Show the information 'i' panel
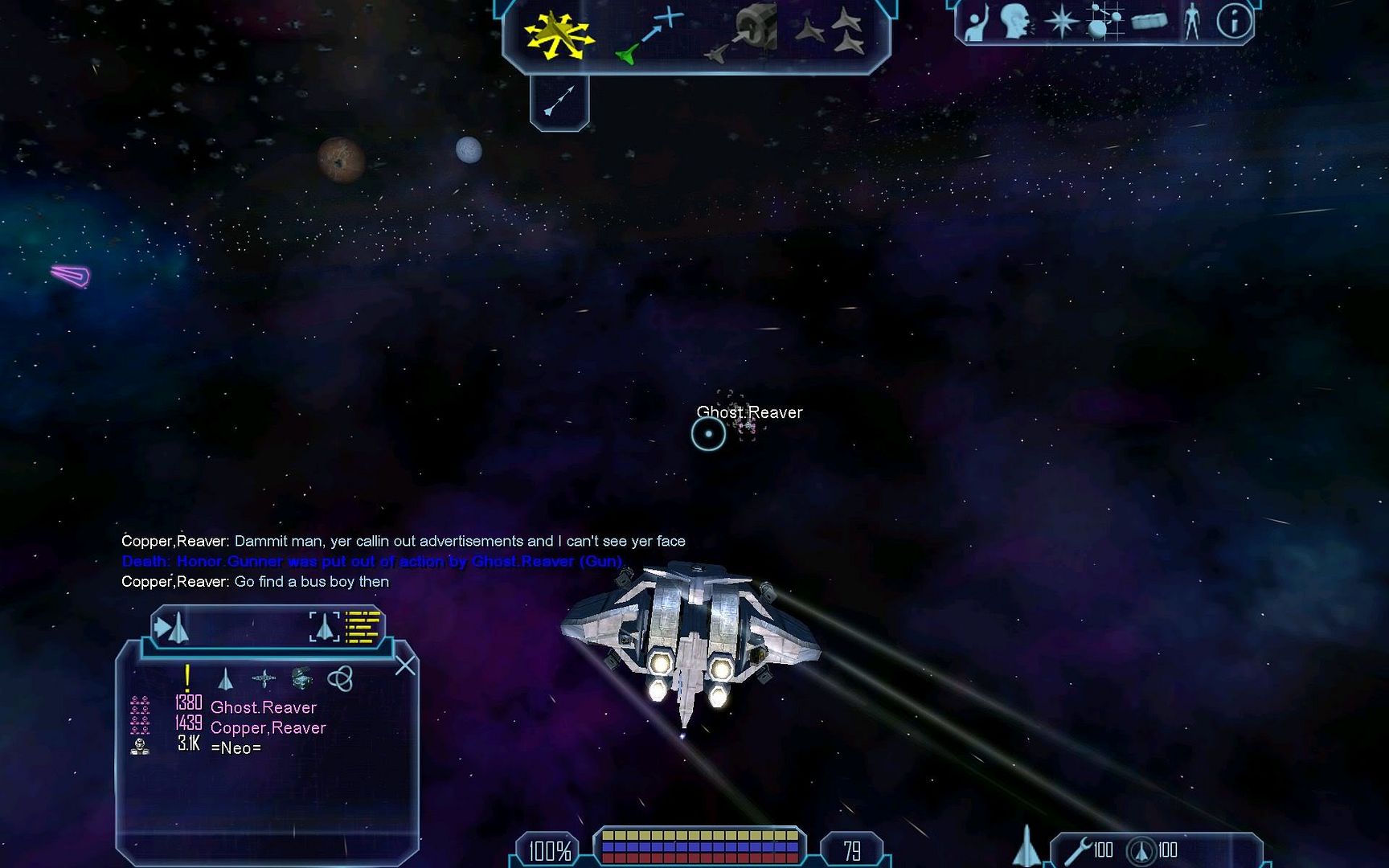 1234,22
